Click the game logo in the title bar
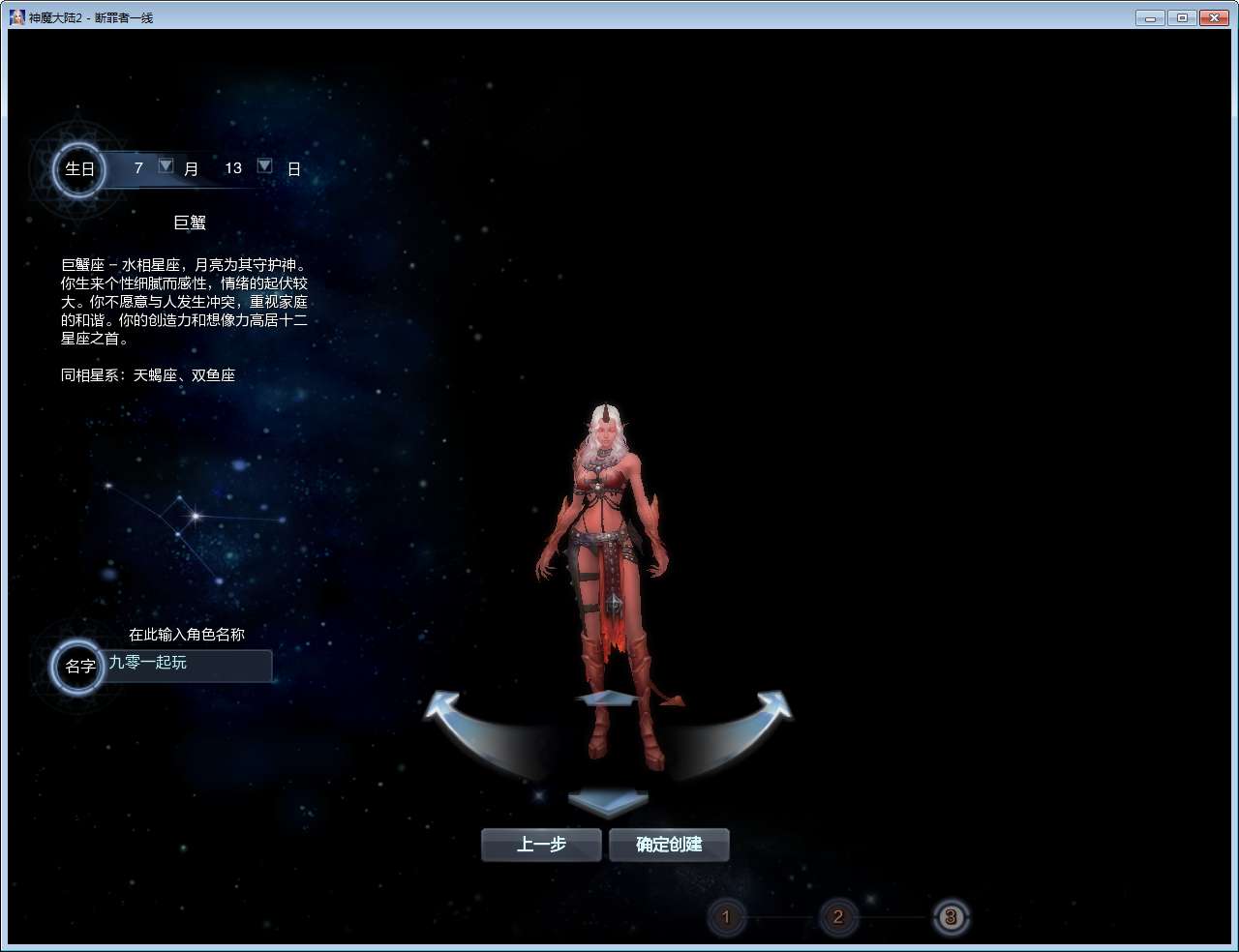1239x952 pixels. tap(15, 16)
